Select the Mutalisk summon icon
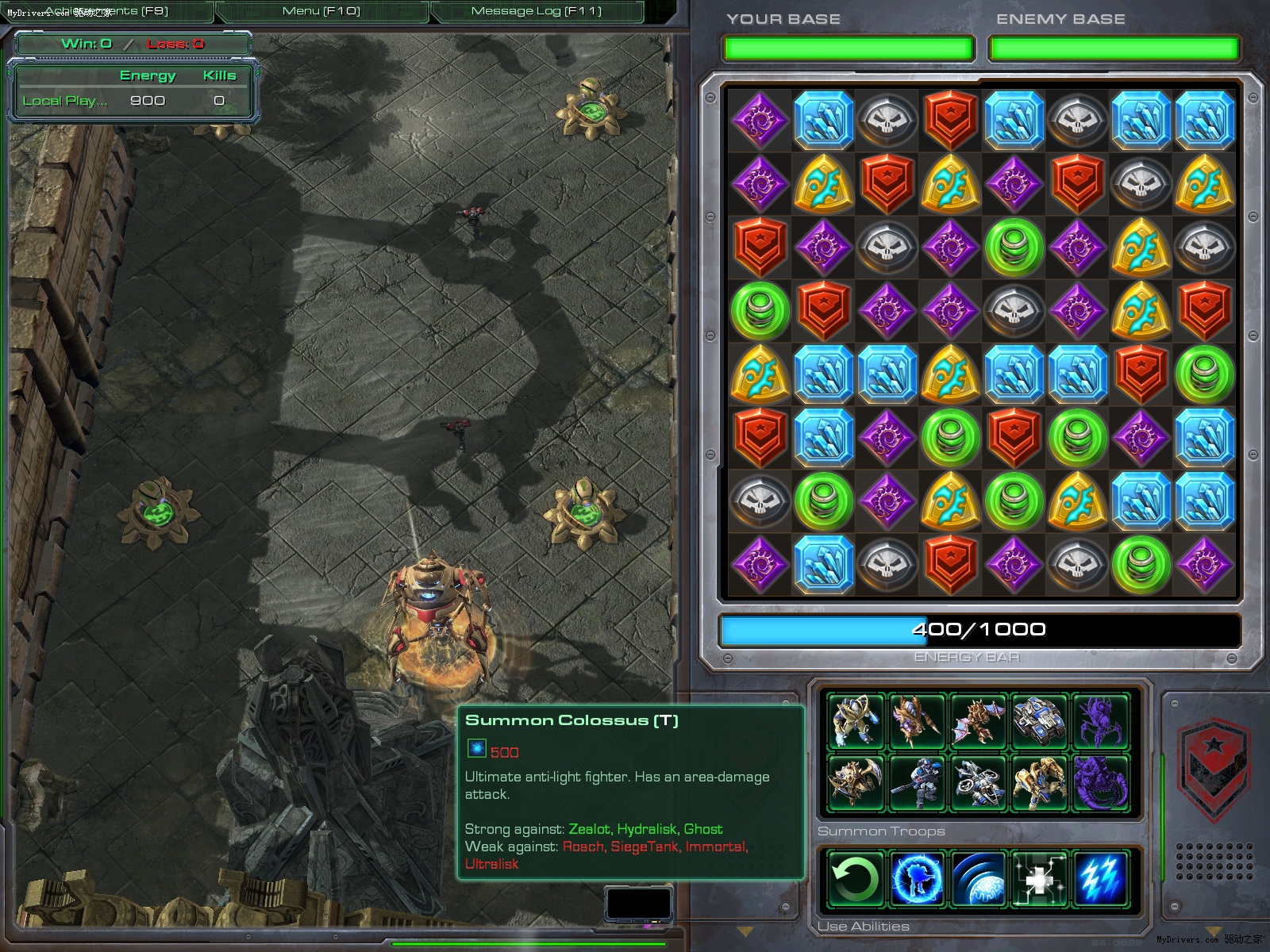The image size is (1270, 952). 978,721
